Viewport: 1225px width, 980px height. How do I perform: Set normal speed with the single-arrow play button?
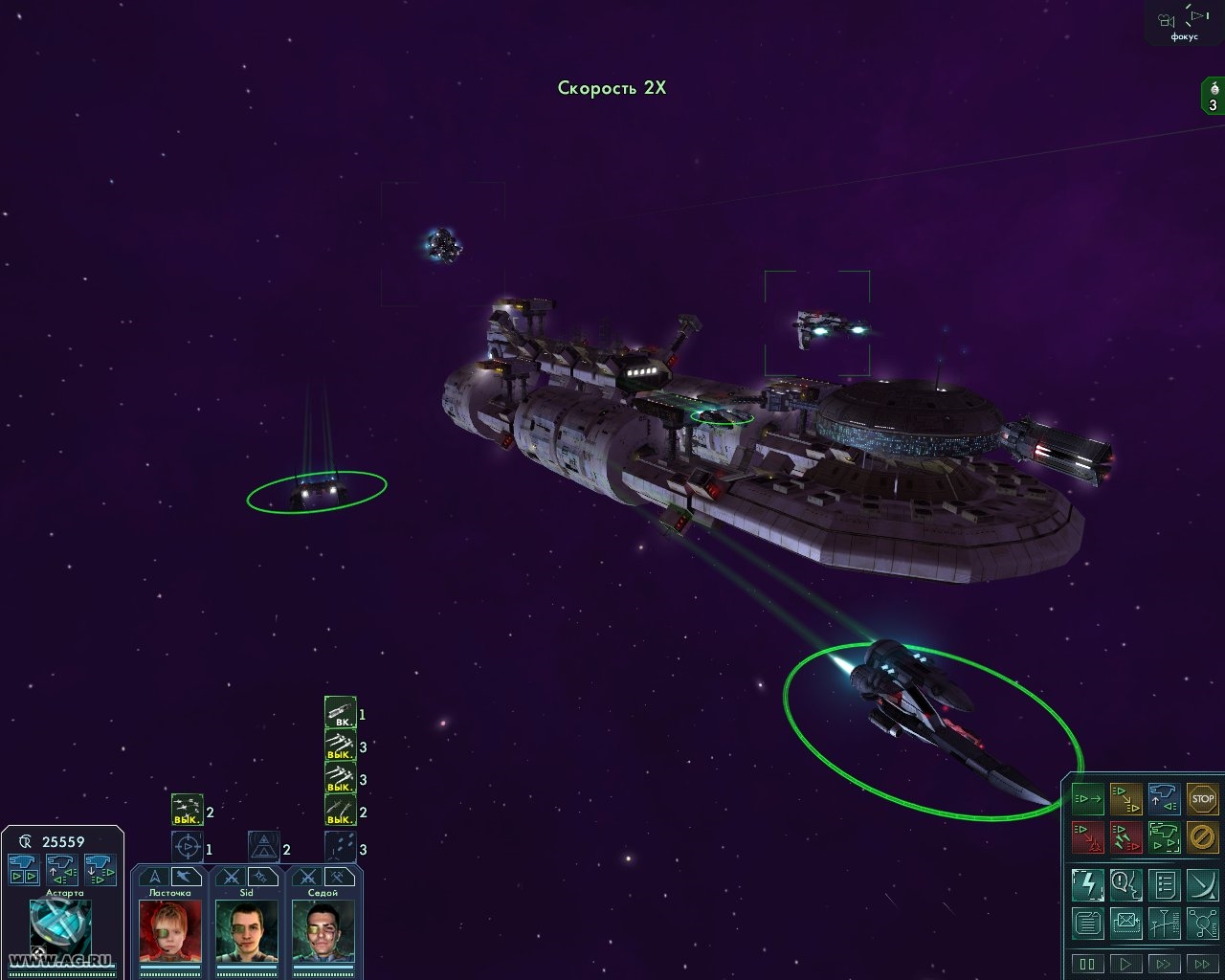1125,963
